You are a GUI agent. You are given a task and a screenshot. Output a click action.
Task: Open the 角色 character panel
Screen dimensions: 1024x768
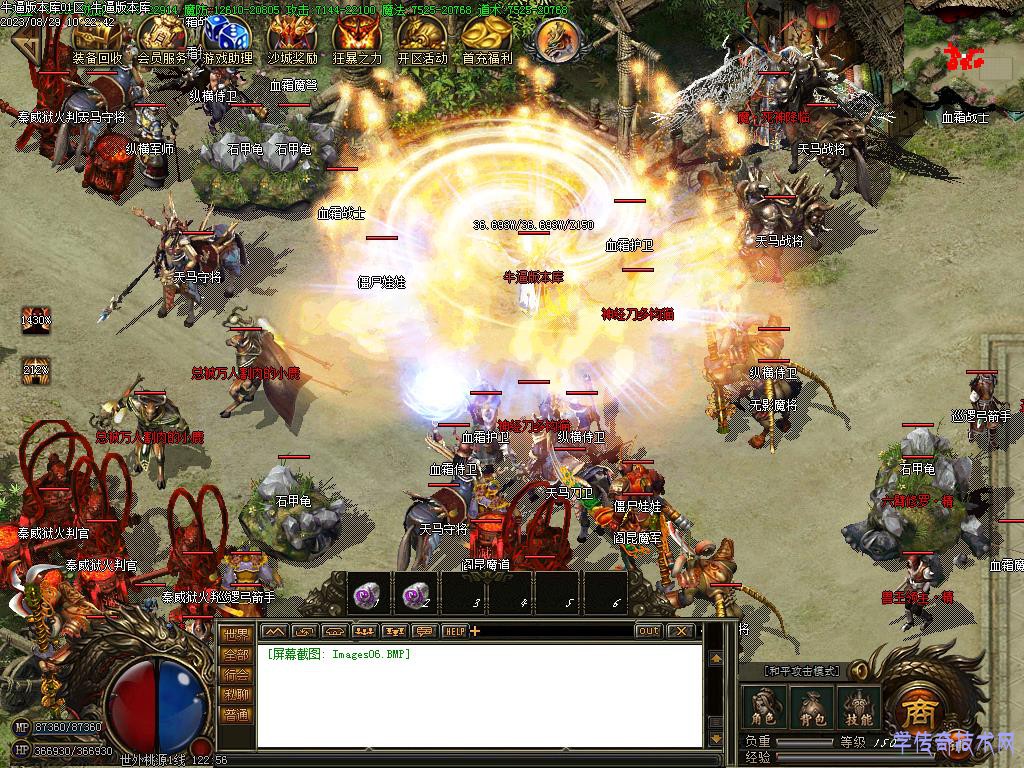click(x=763, y=707)
